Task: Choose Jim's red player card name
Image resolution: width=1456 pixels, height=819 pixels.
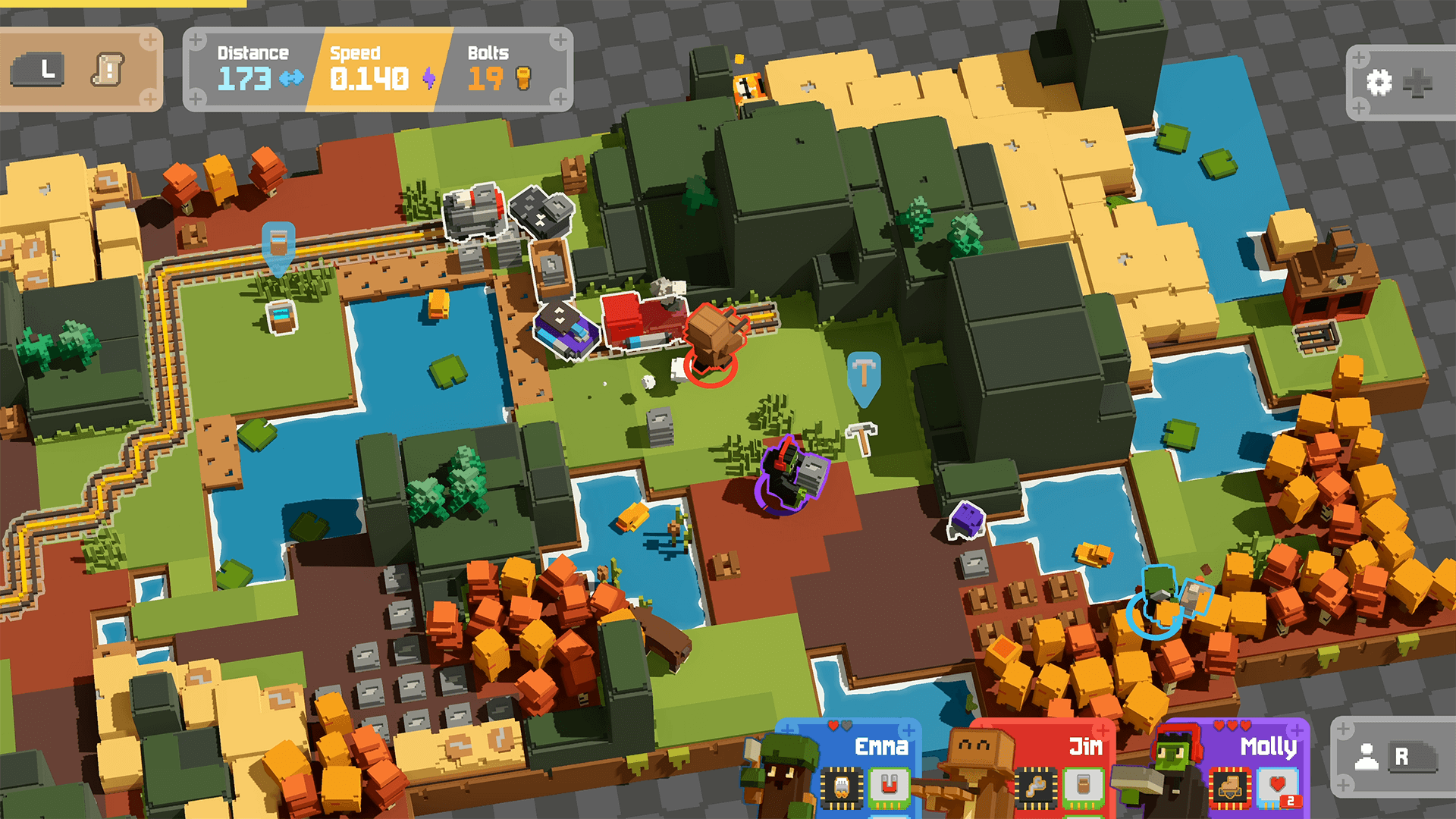Action: pos(1085,747)
